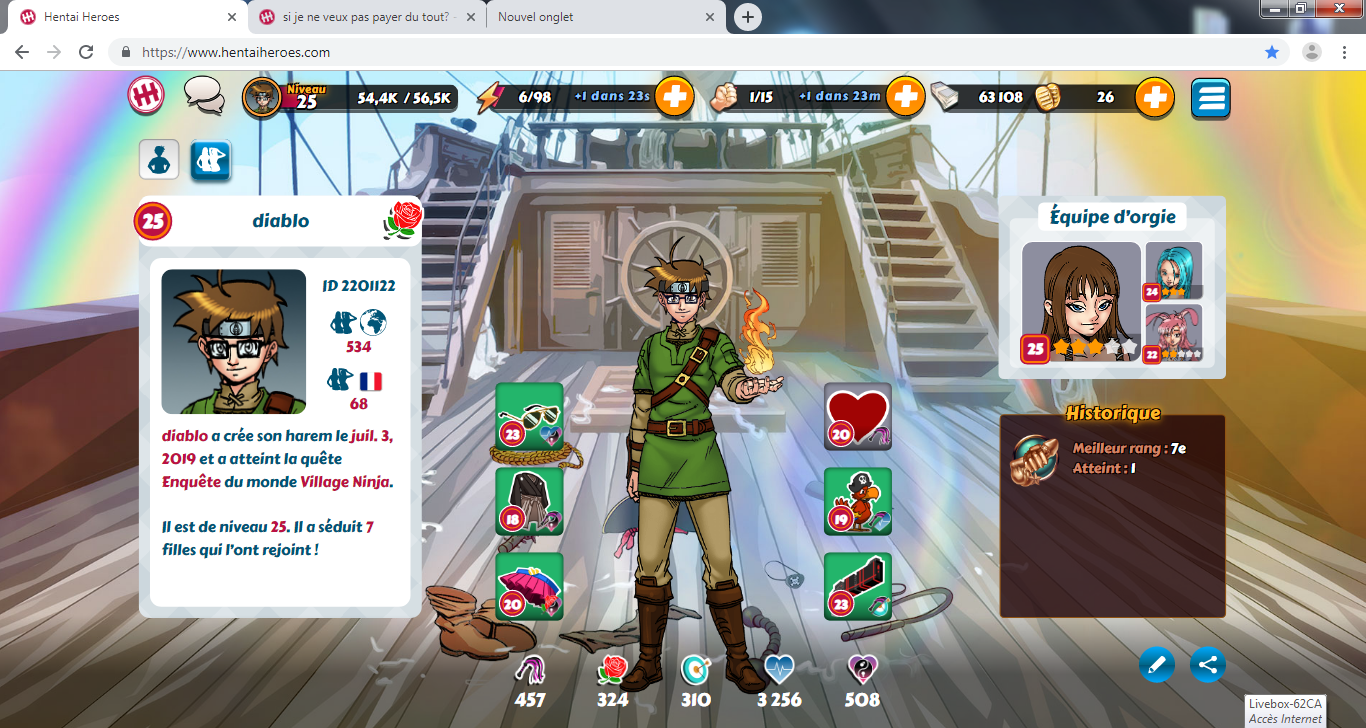The width and height of the screenshot is (1366, 728).
Task: Open the chat speech bubbles
Action: pos(204,96)
